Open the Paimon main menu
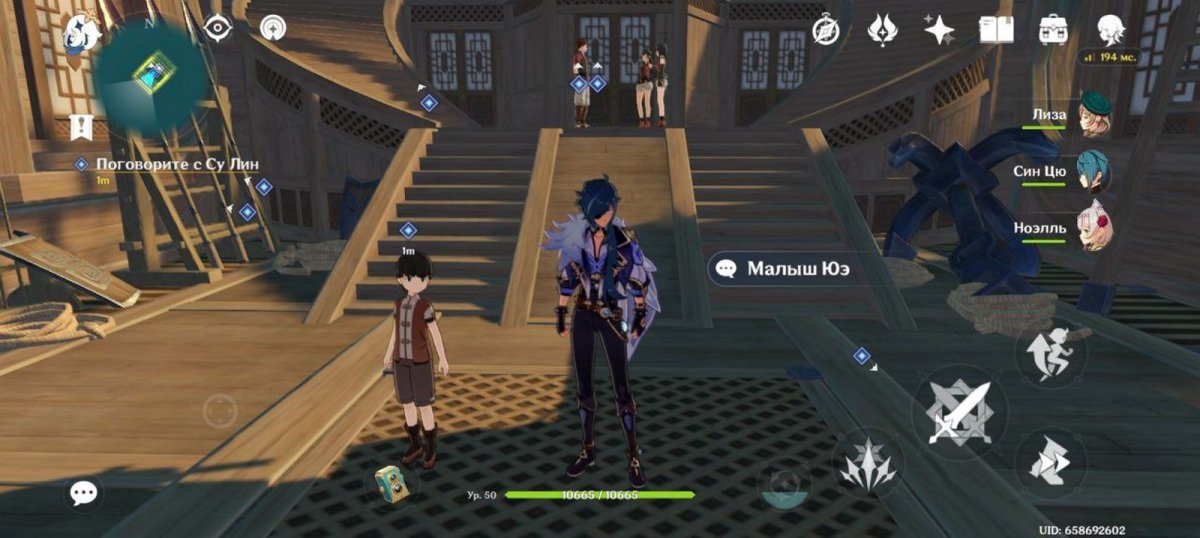This screenshot has width=1200, height=538. tap(80, 33)
